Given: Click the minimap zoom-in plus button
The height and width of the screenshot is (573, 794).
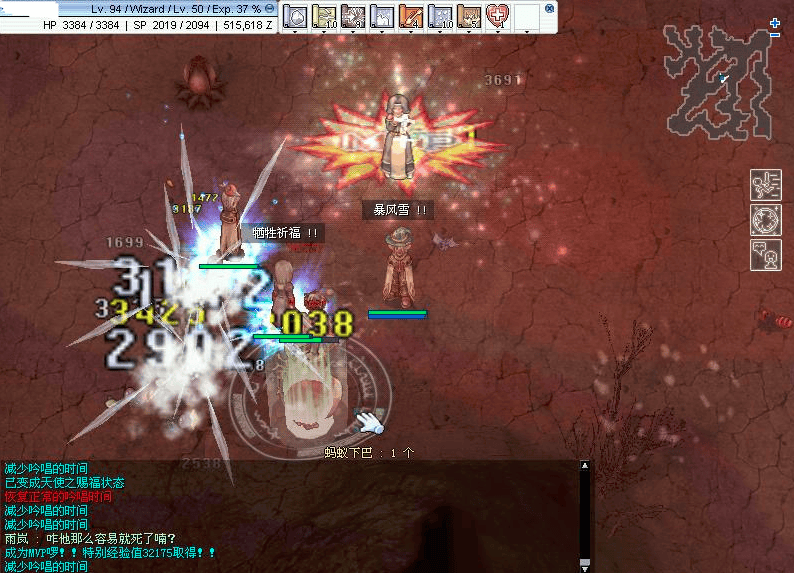Looking at the screenshot, I should coord(775,23).
